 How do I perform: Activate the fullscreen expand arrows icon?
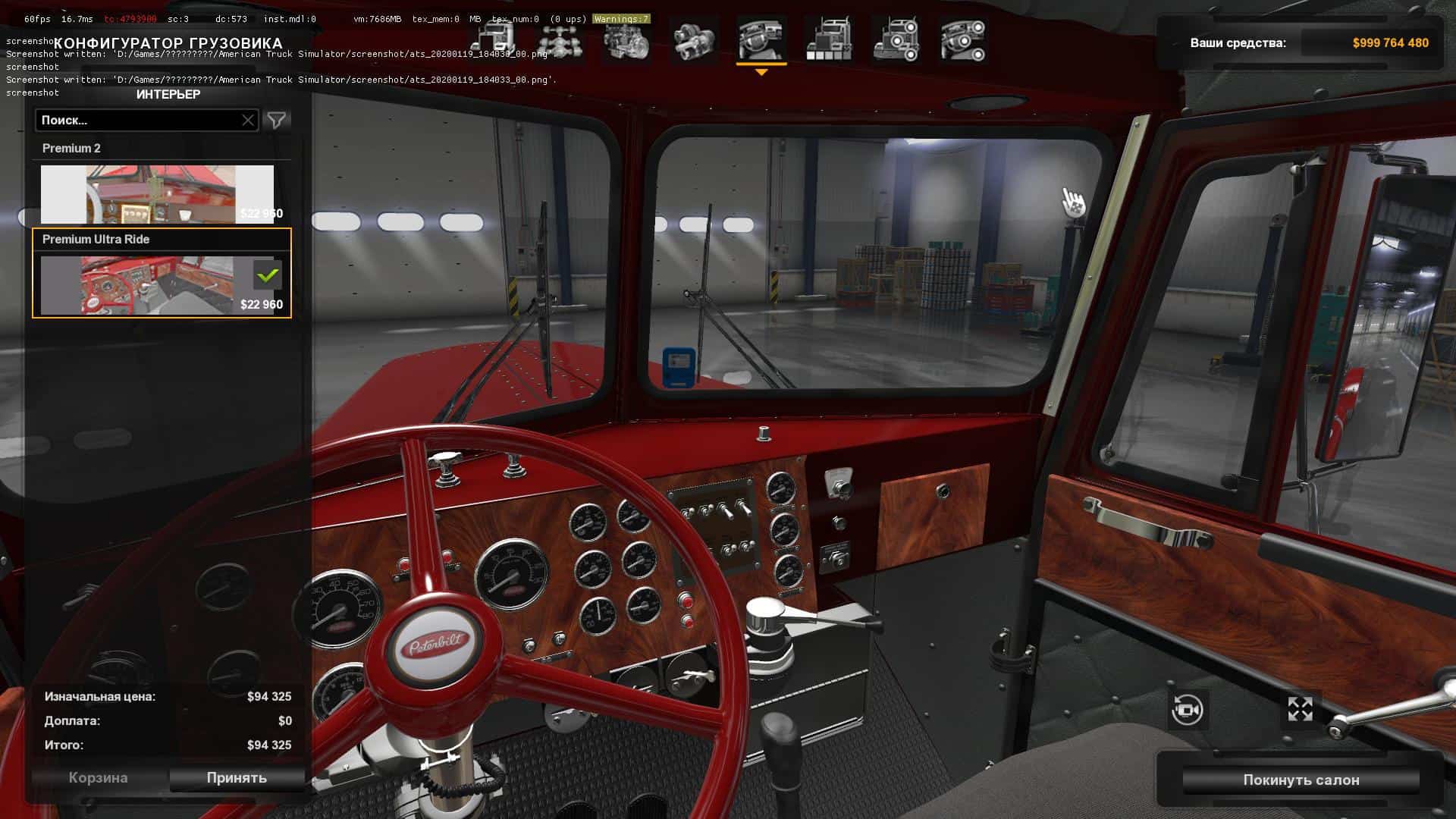tap(1300, 710)
